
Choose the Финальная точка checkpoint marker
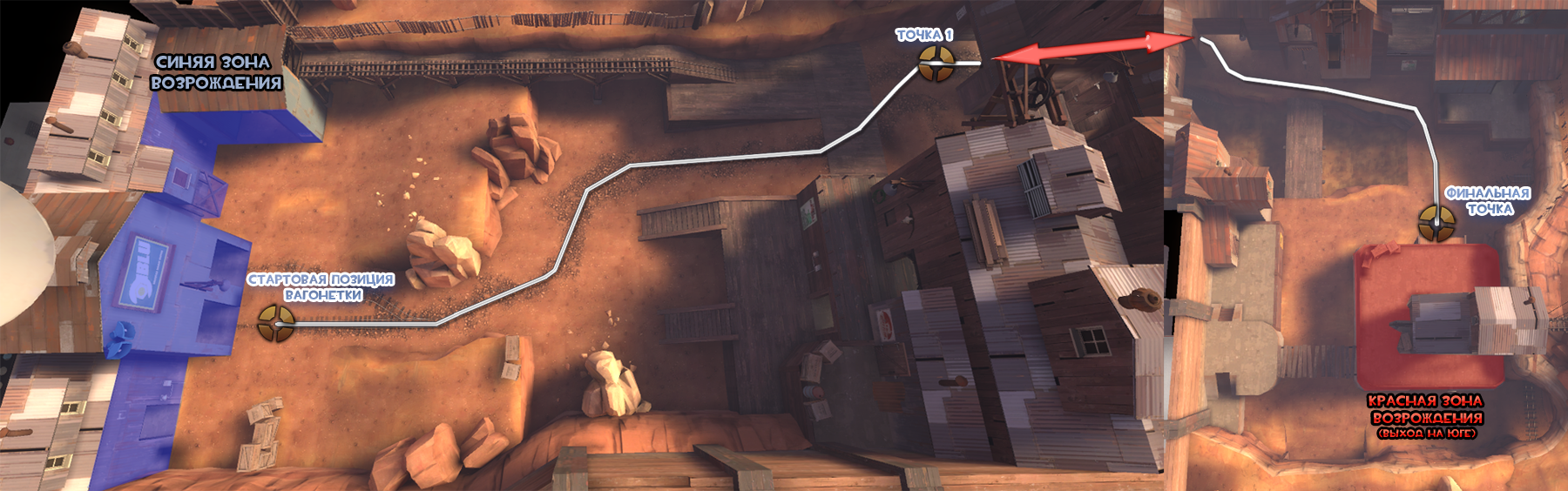tap(1436, 223)
